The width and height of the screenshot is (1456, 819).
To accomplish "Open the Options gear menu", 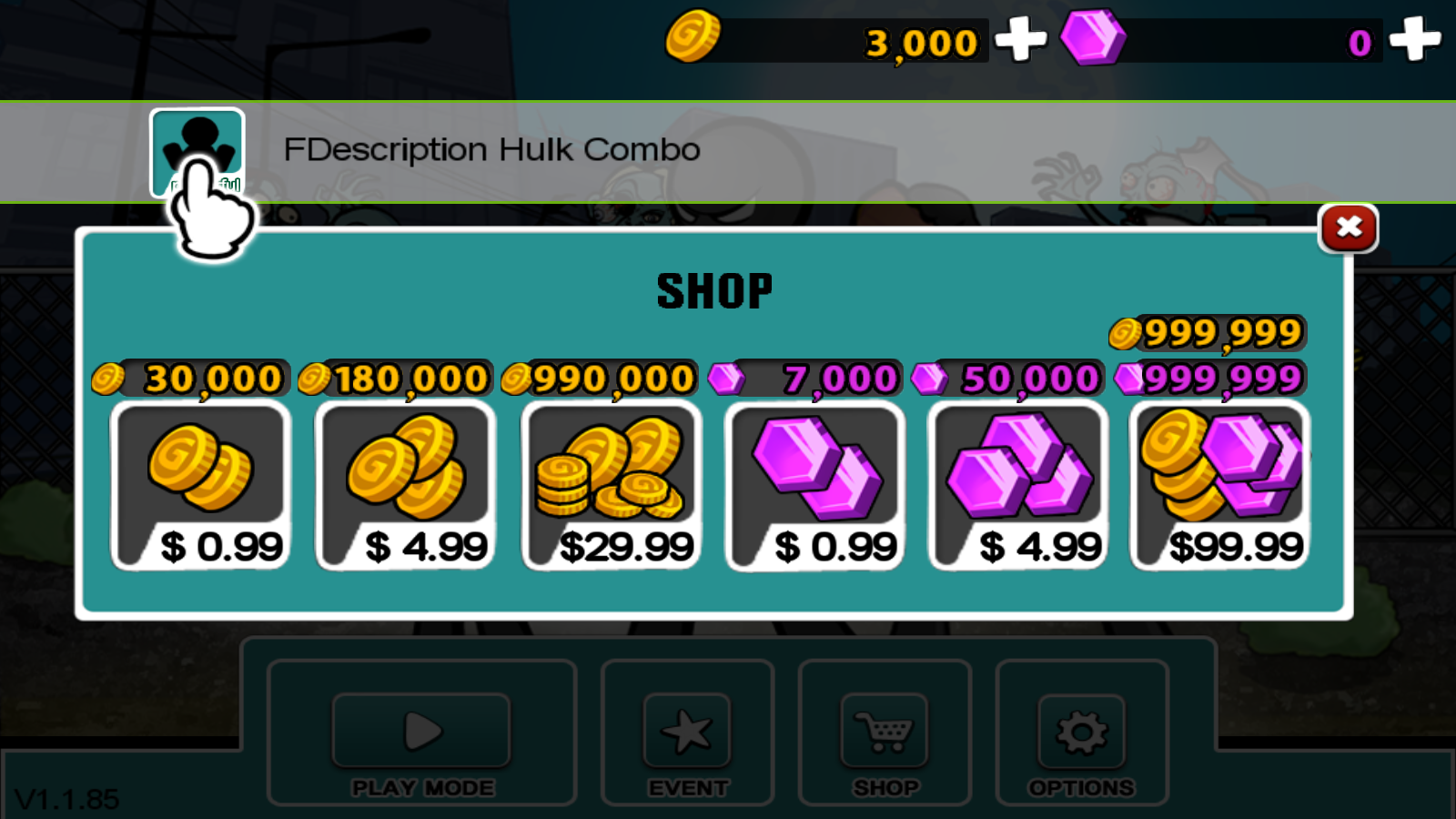I will pos(1081,732).
